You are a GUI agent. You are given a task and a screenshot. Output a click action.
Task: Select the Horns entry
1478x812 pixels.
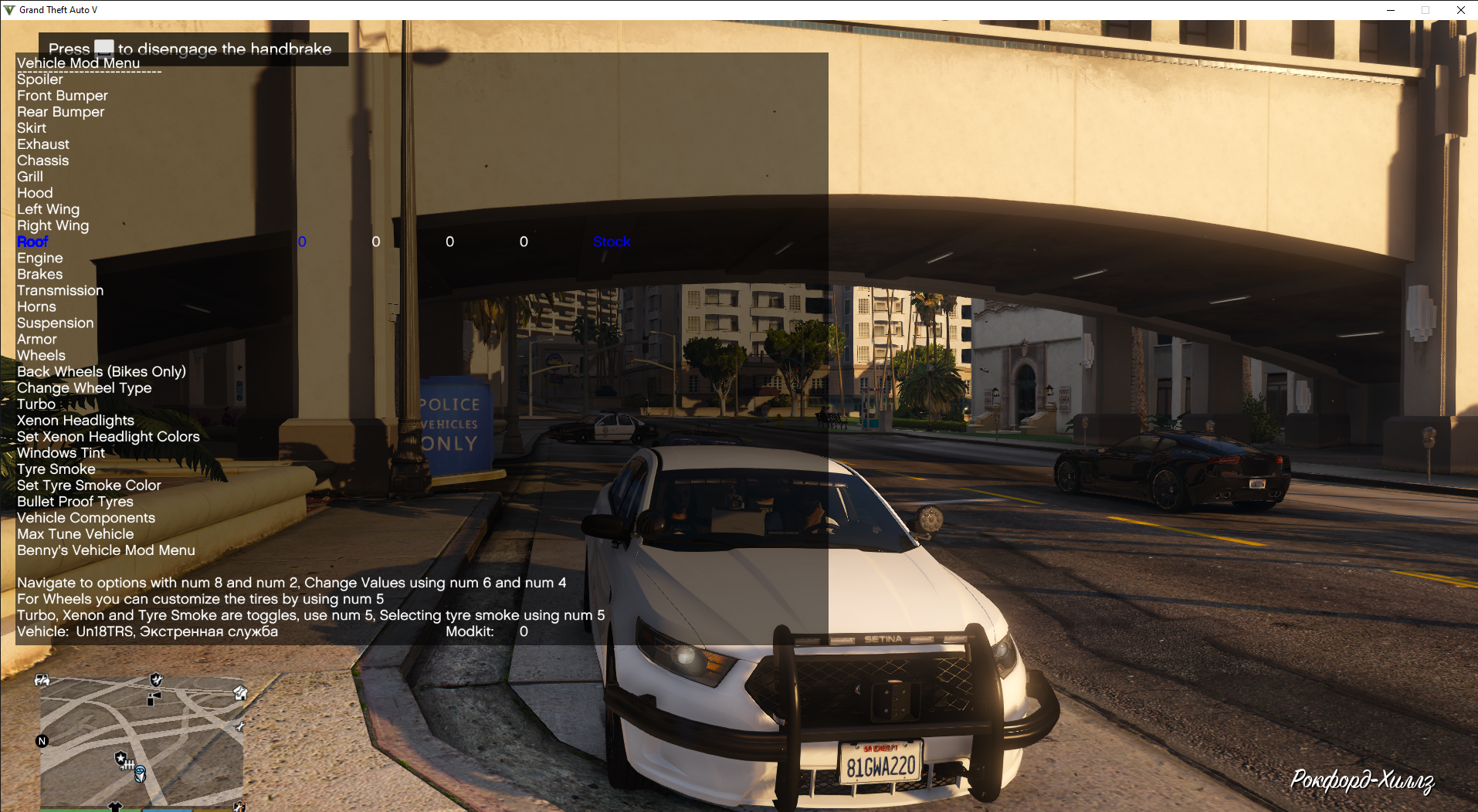pos(36,306)
